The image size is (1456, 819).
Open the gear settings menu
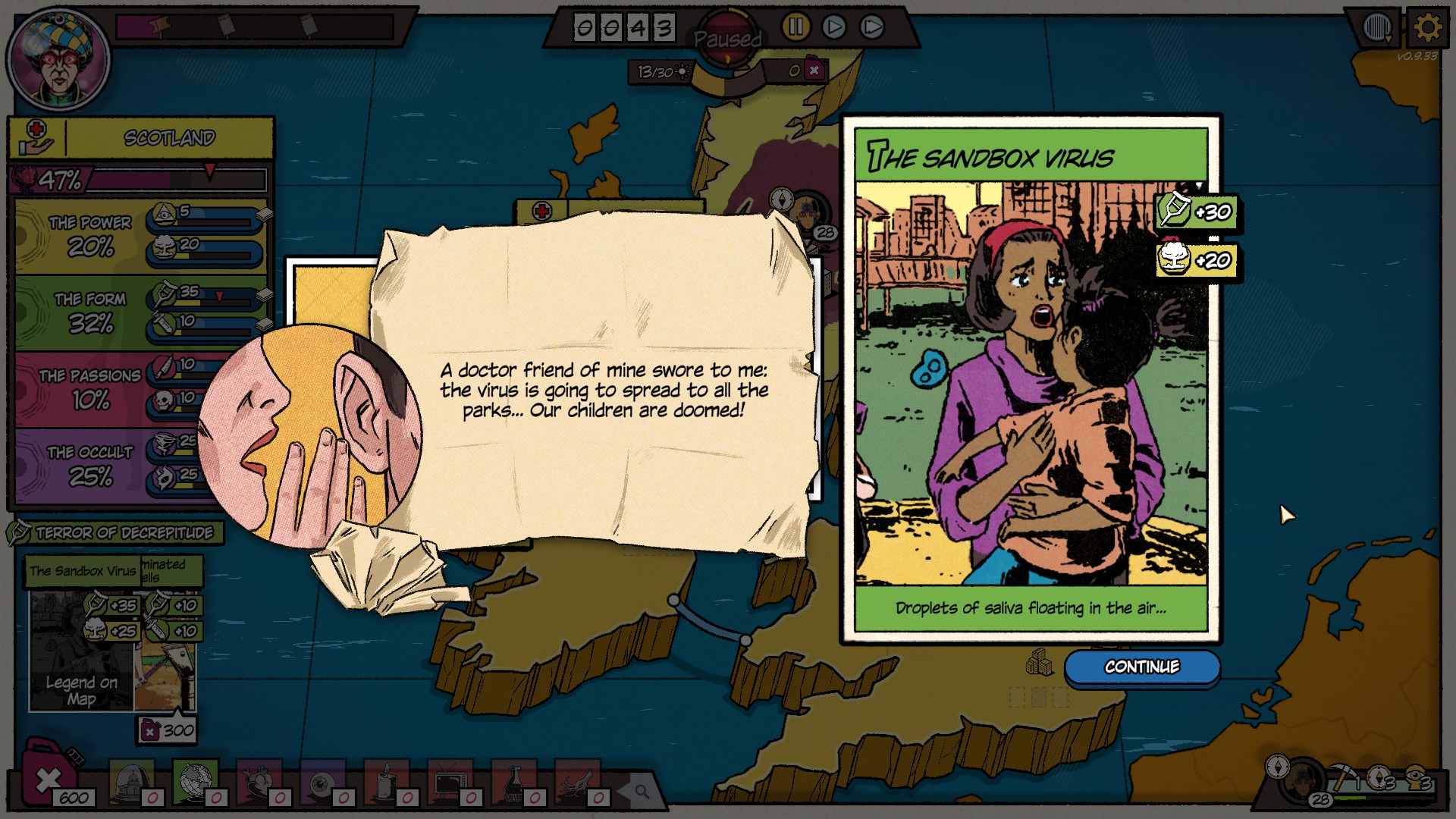click(1427, 29)
